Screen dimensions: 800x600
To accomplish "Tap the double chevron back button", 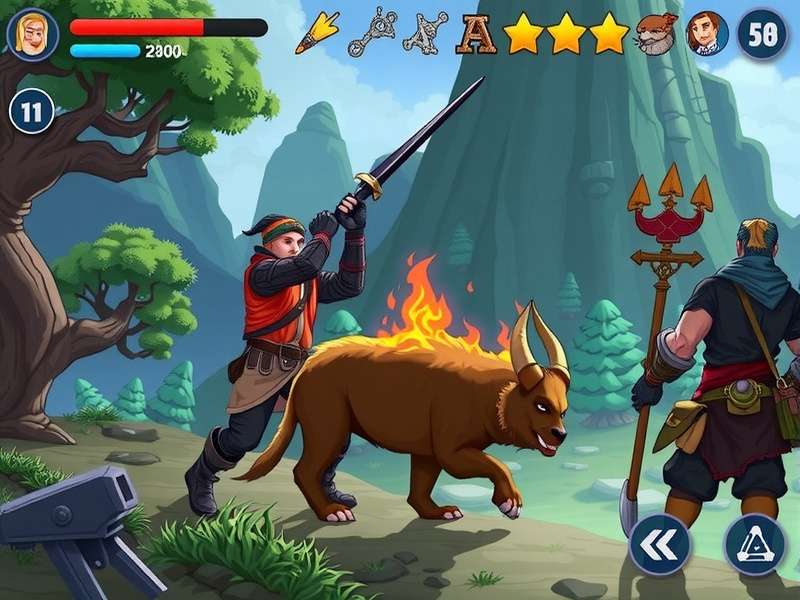I will pyautogui.click(x=659, y=544).
